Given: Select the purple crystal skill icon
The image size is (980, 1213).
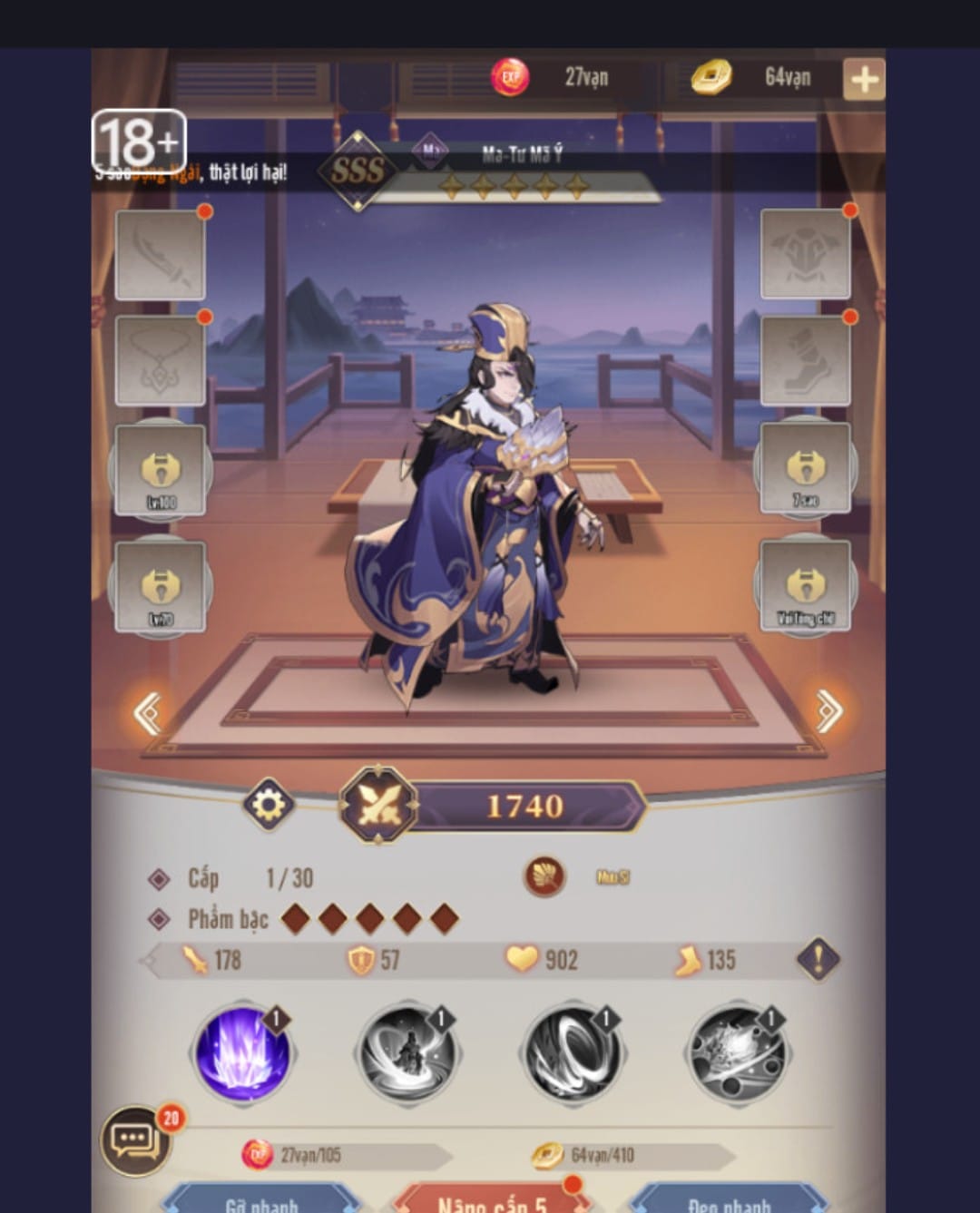Looking at the screenshot, I should (x=243, y=1054).
